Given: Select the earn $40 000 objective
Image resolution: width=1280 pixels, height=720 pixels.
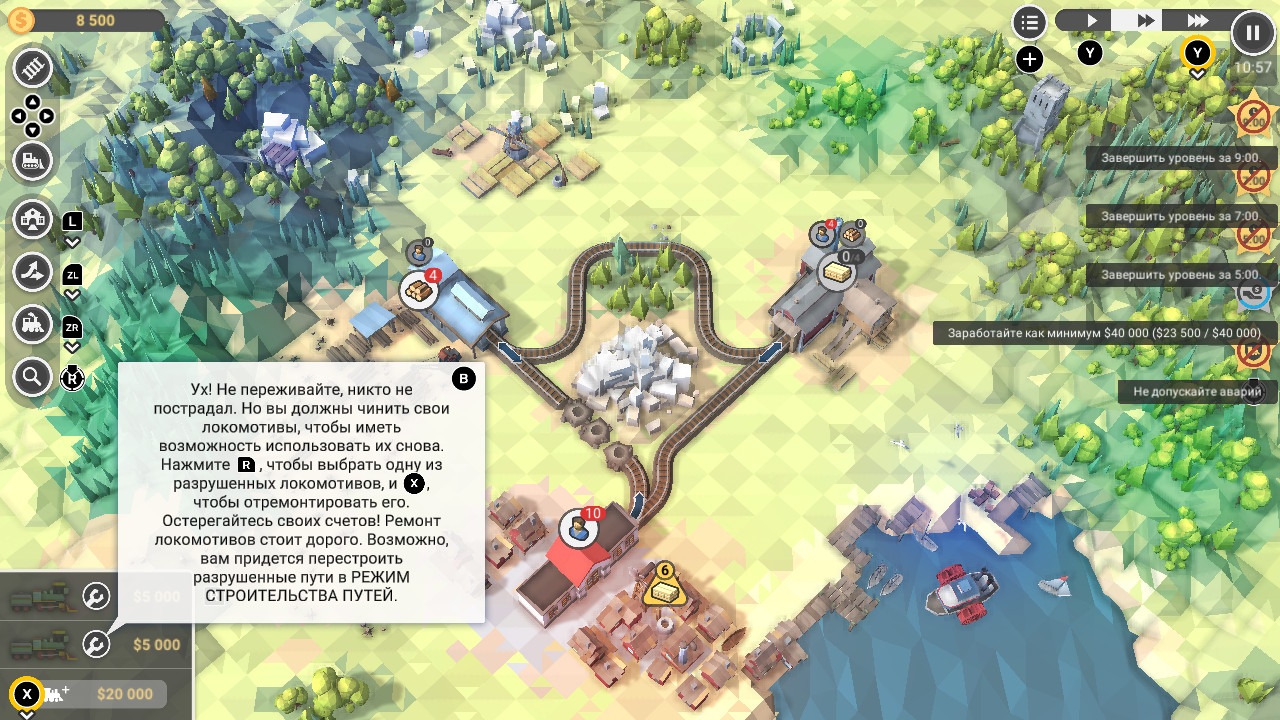Looking at the screenshot, I should coord(1104,333).
